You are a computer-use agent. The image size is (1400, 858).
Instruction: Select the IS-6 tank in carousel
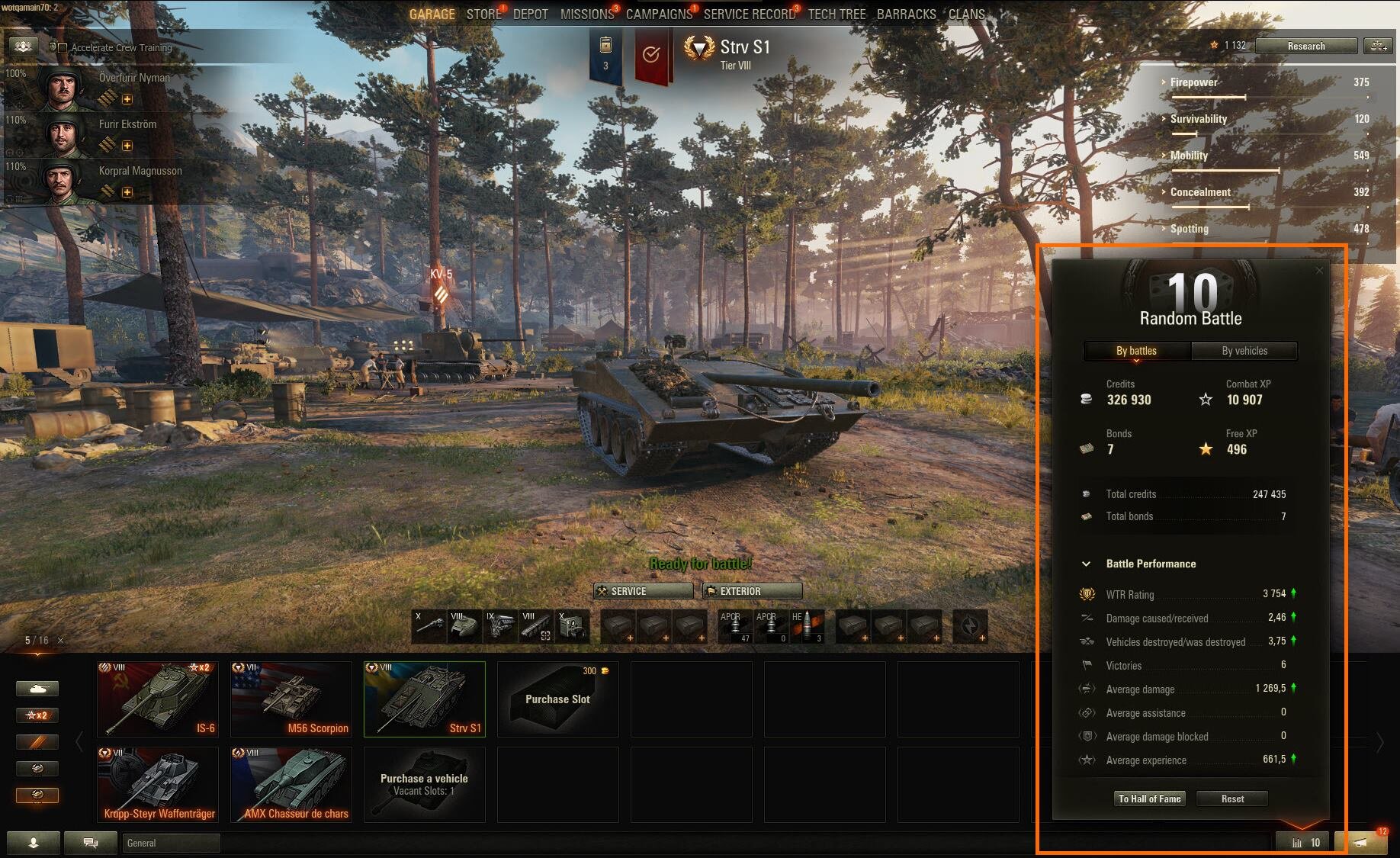pos(158,699)
